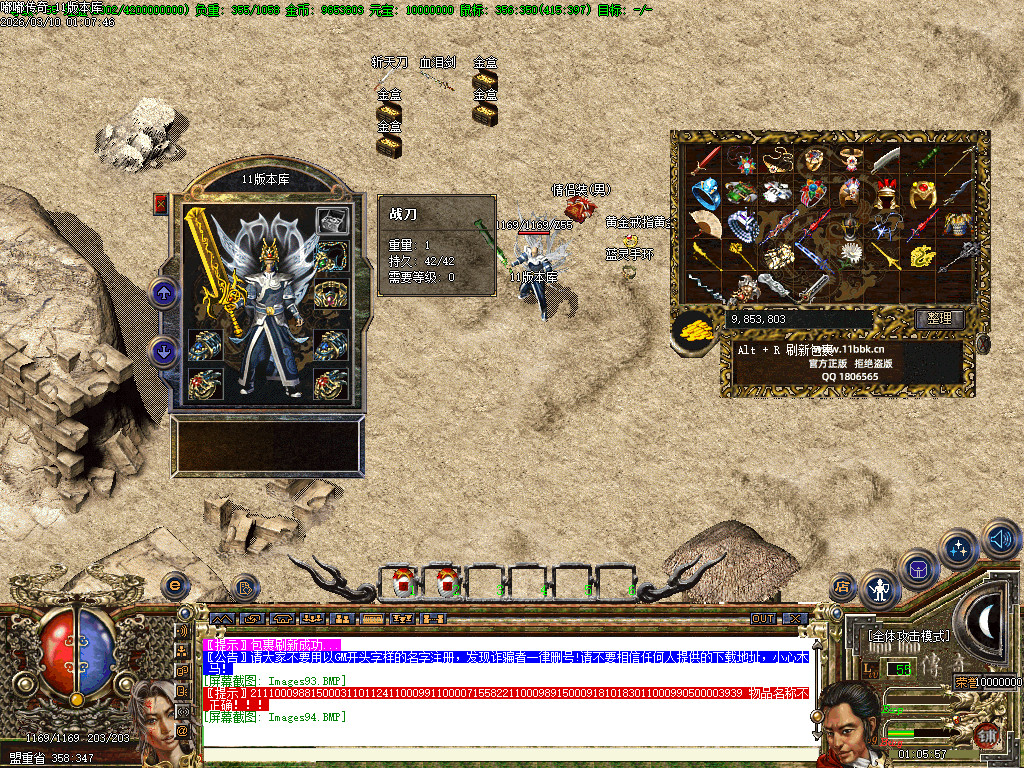Pick the white lotus flower item
This screenshot has width=1024, height=768.
(851, 254)
